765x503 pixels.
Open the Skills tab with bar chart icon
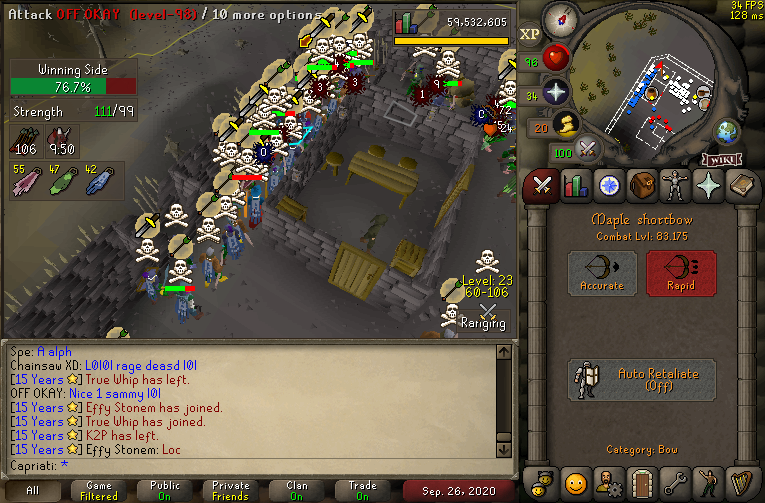click(575, 185)
